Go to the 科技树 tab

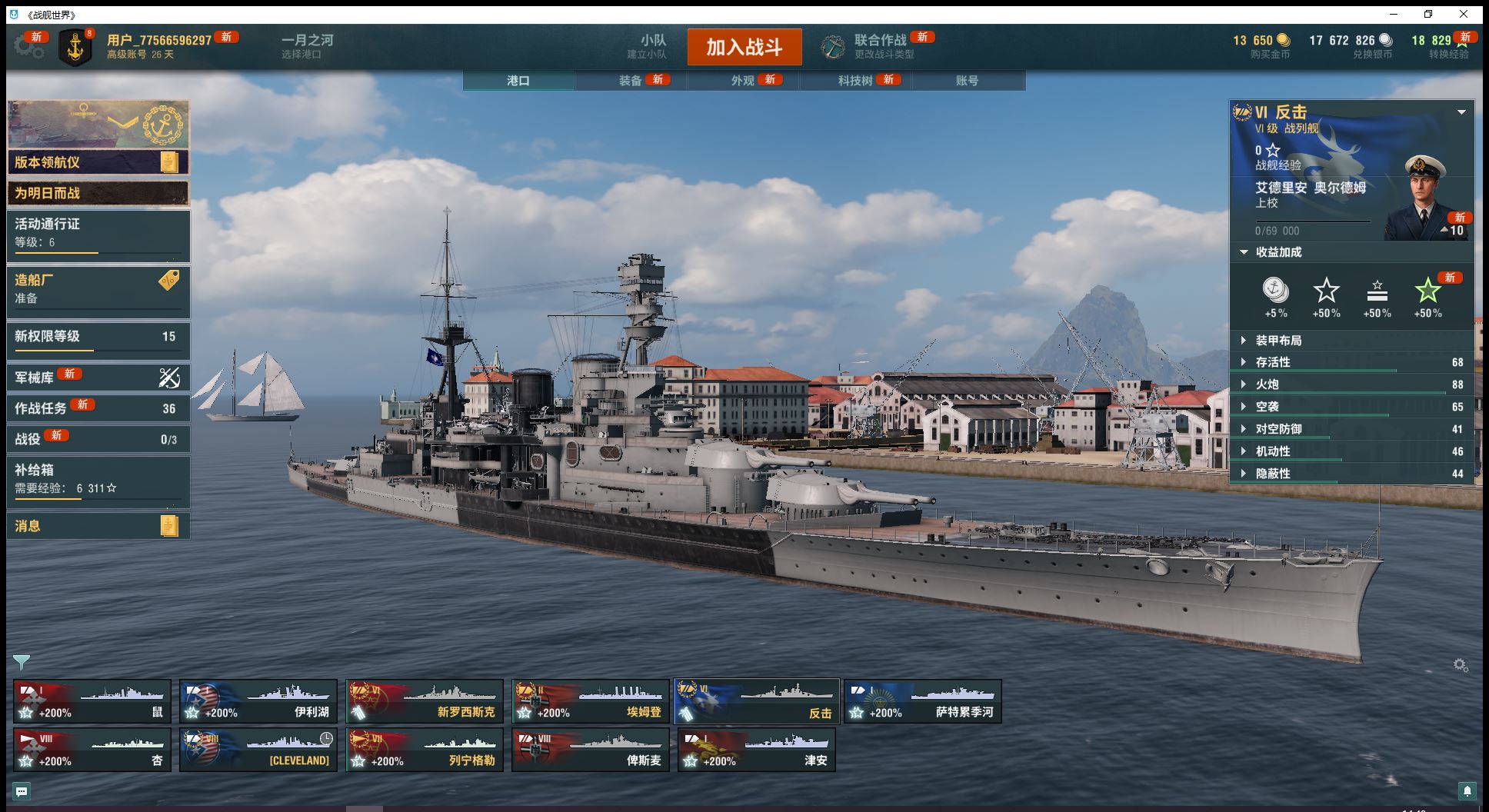[x=855, y=81]
